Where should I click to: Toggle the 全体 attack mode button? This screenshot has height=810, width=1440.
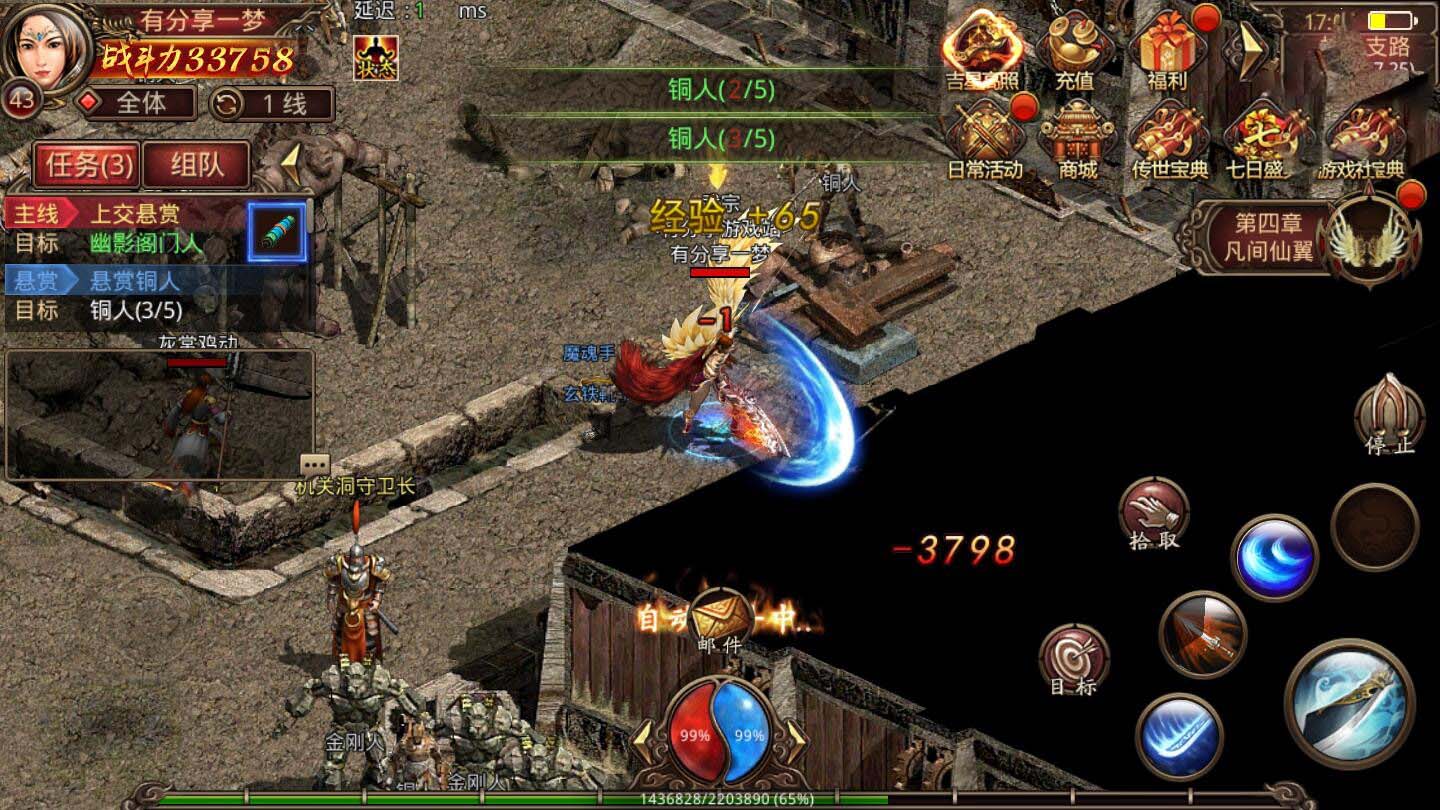click(140, 103)
